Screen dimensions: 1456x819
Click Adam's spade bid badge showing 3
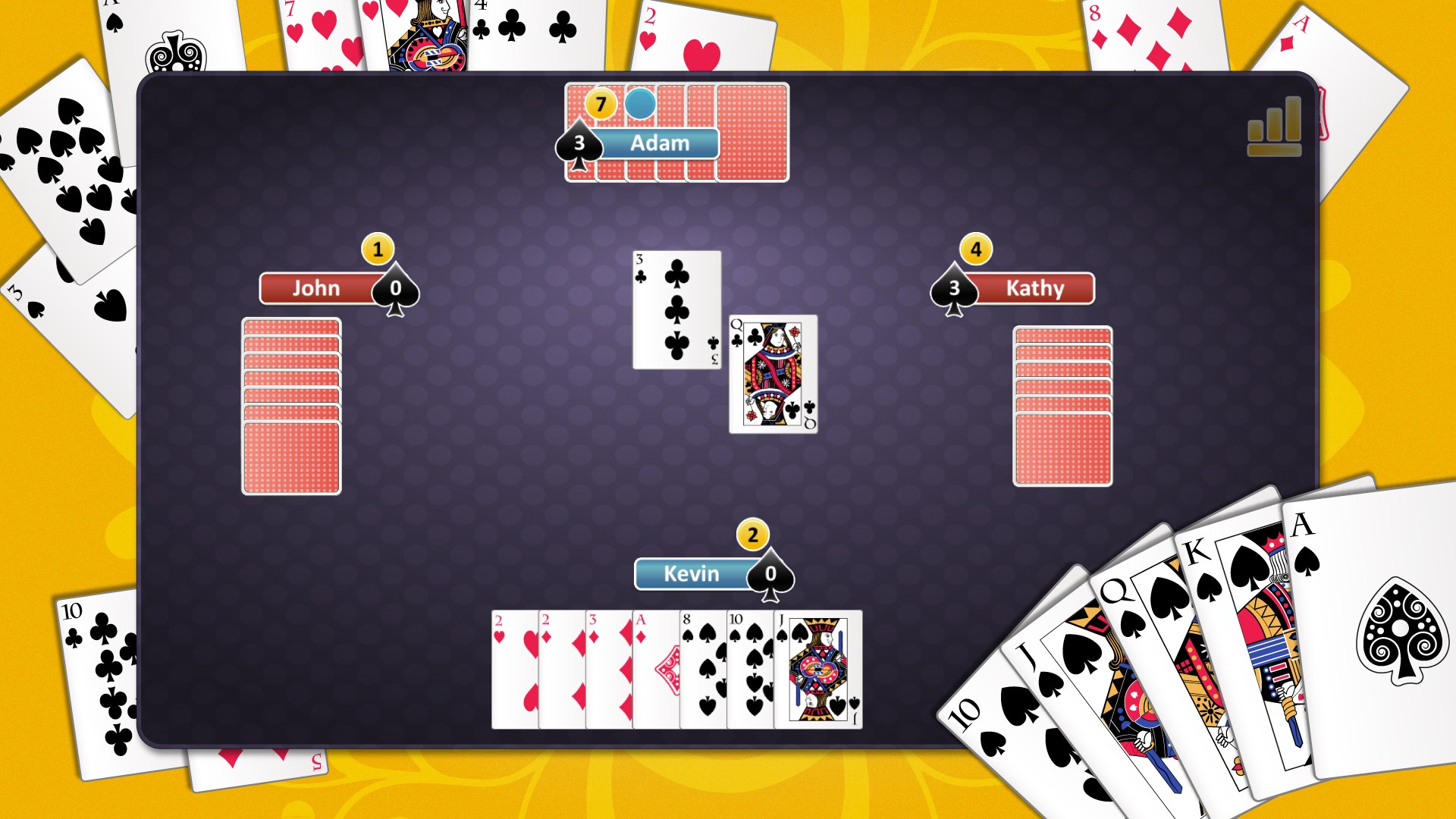[x=579, y=142]
